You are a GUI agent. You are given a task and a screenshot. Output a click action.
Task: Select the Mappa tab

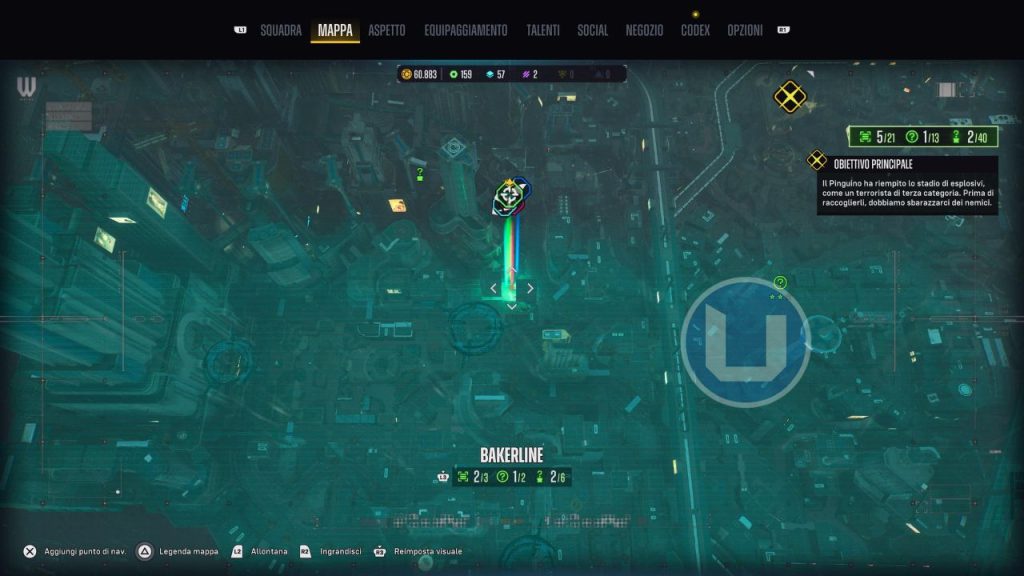click(x=335, y=30)
